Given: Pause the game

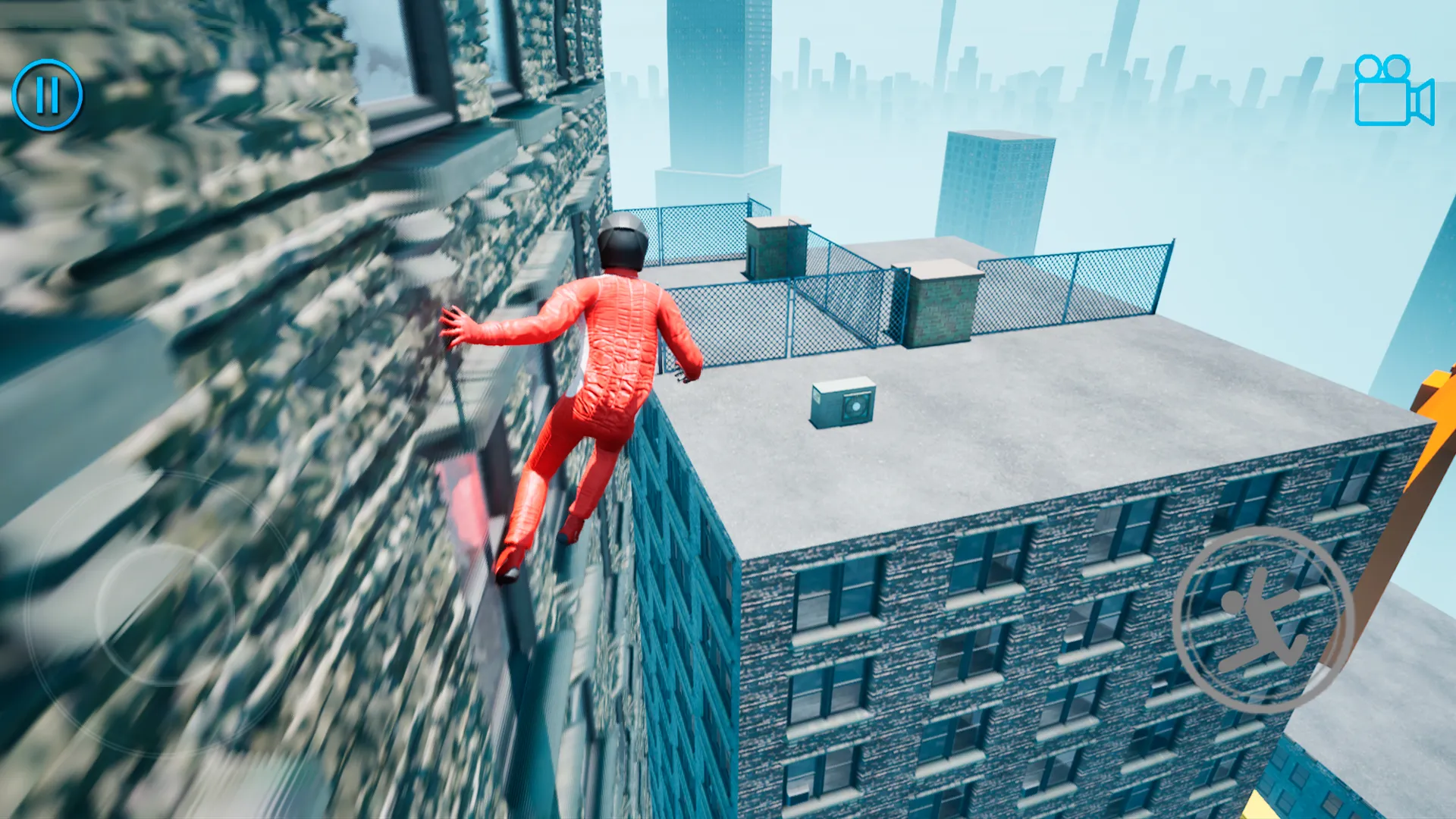Looking at the screenshot, I should pos(48,95).
